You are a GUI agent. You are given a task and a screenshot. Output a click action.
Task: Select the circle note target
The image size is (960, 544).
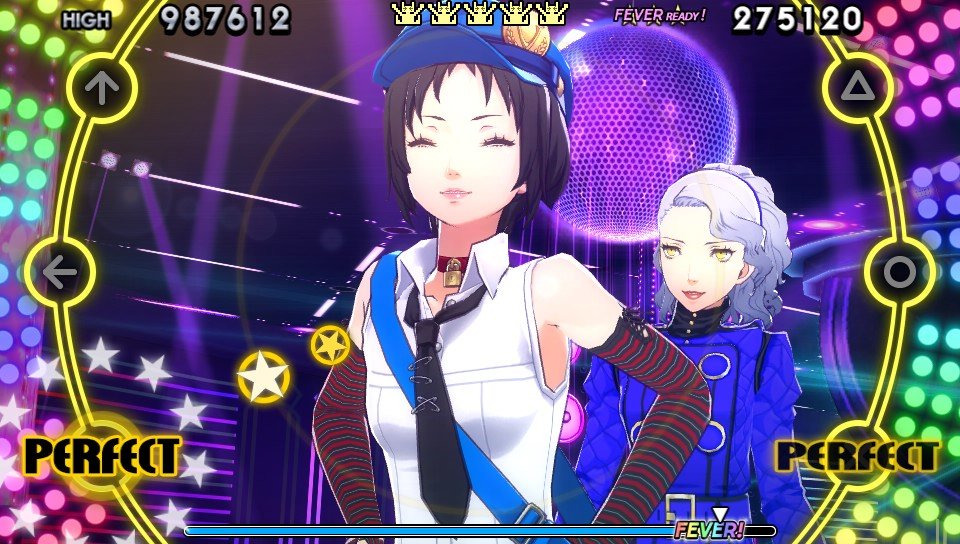coord(900,271)
